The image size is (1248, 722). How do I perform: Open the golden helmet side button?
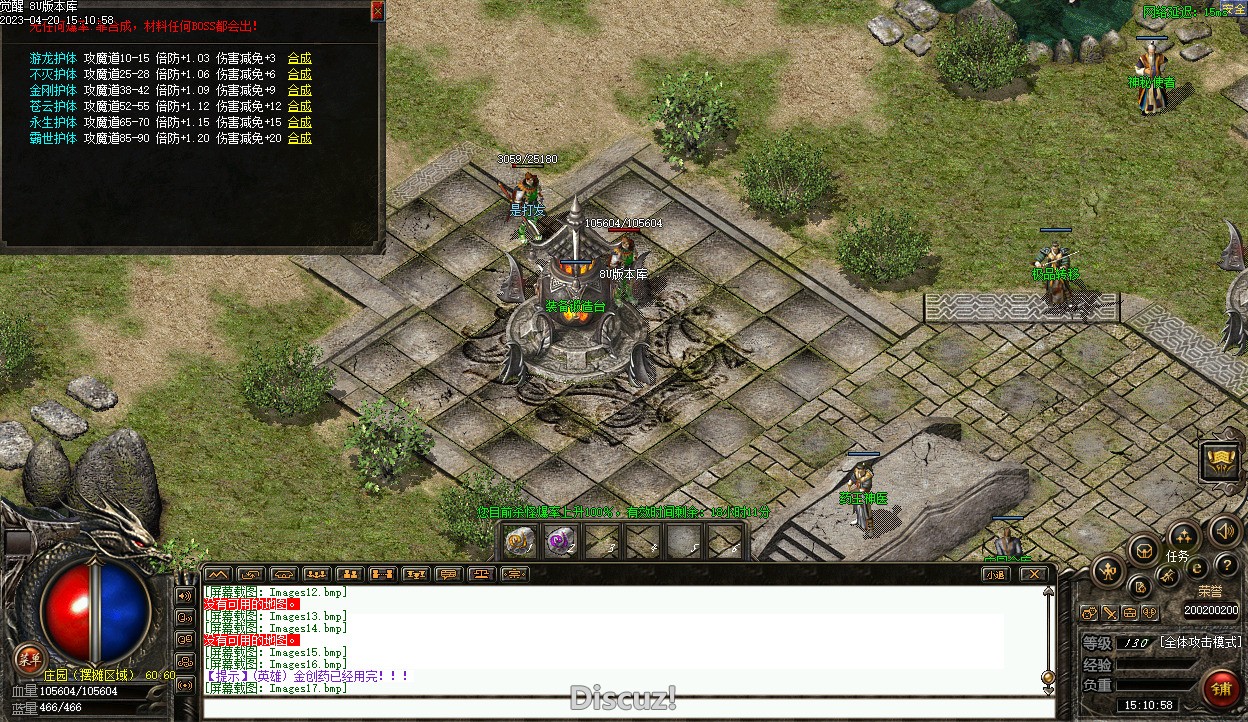point(1220,461)
